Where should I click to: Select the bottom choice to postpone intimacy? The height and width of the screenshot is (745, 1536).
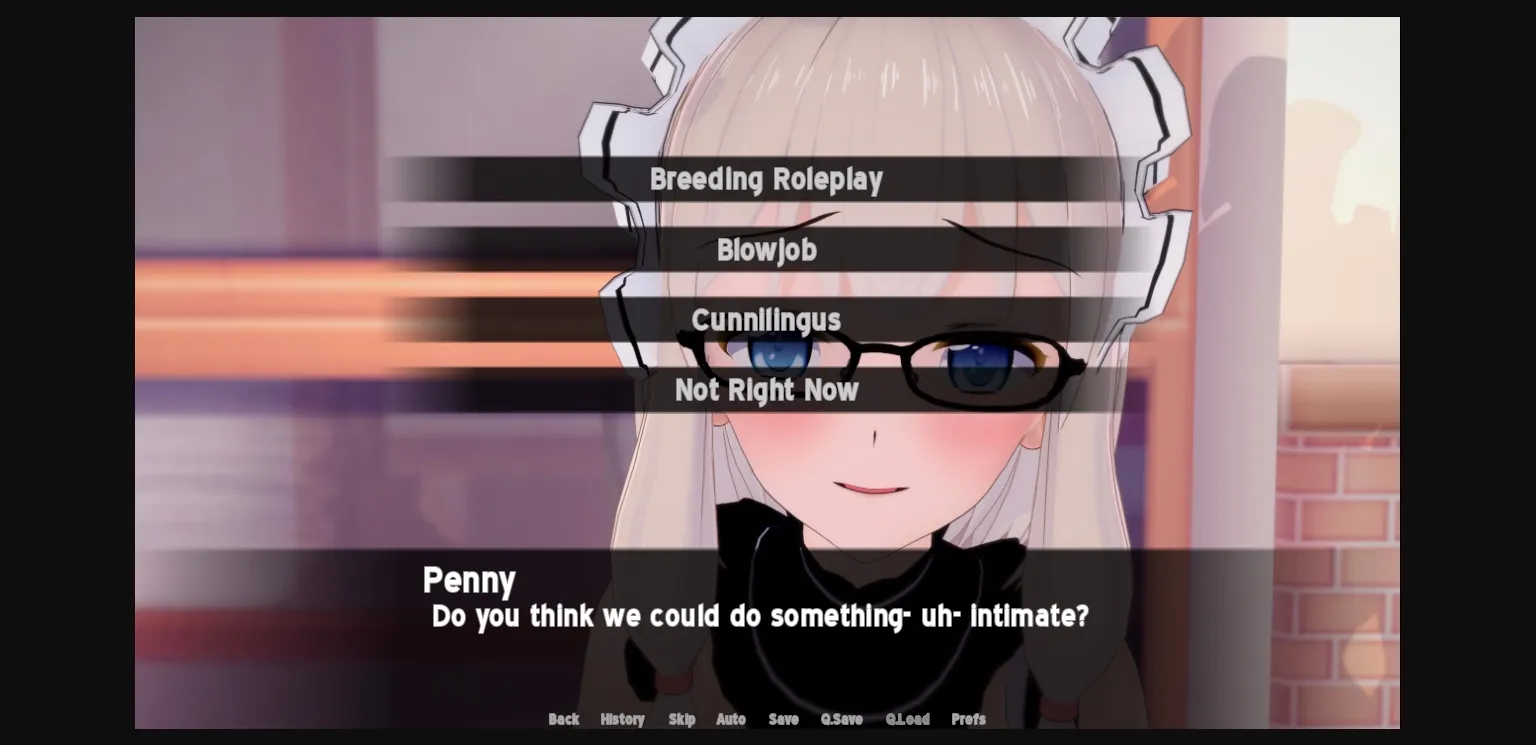click(766, 390)
